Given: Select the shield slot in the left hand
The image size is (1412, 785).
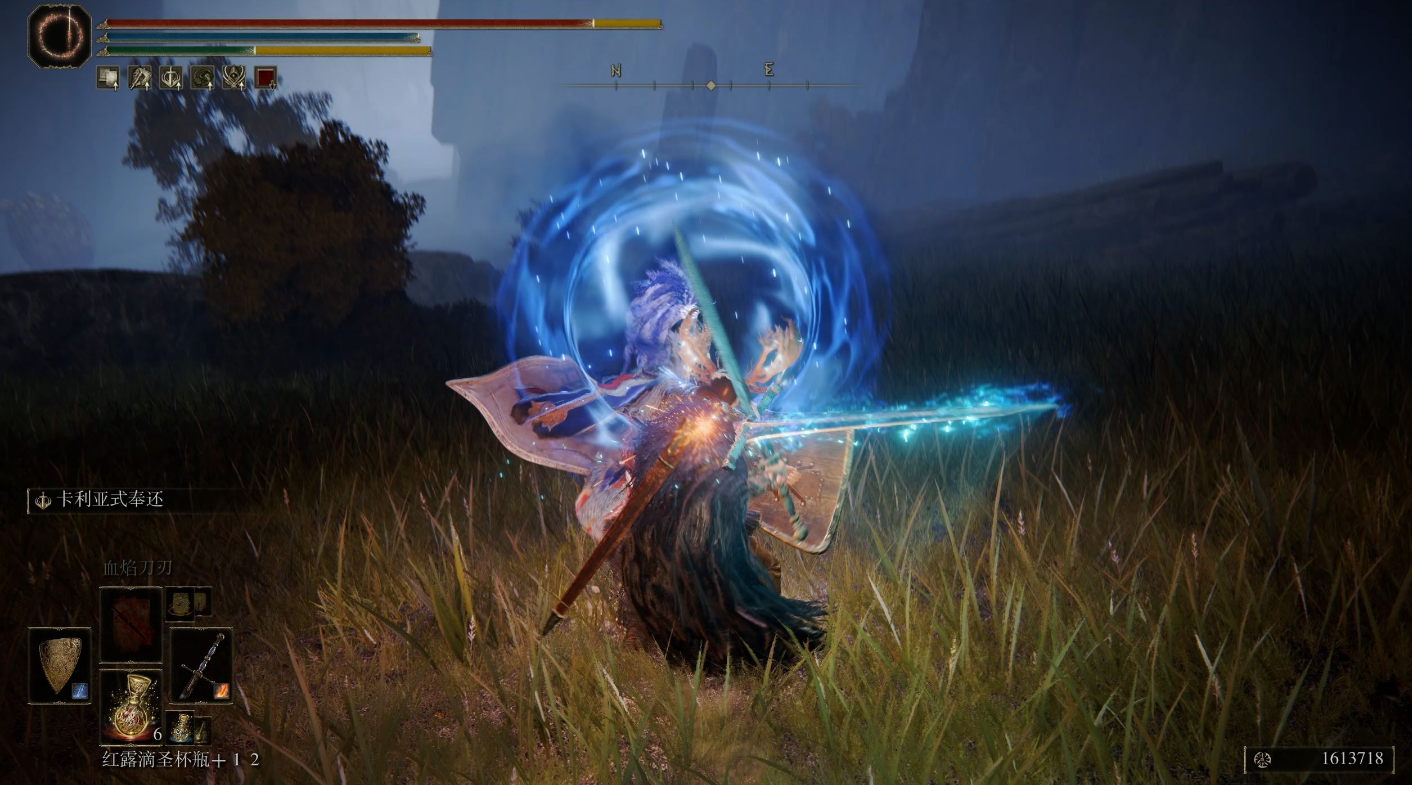Looking at the screenshot, I should click(59, 665).
